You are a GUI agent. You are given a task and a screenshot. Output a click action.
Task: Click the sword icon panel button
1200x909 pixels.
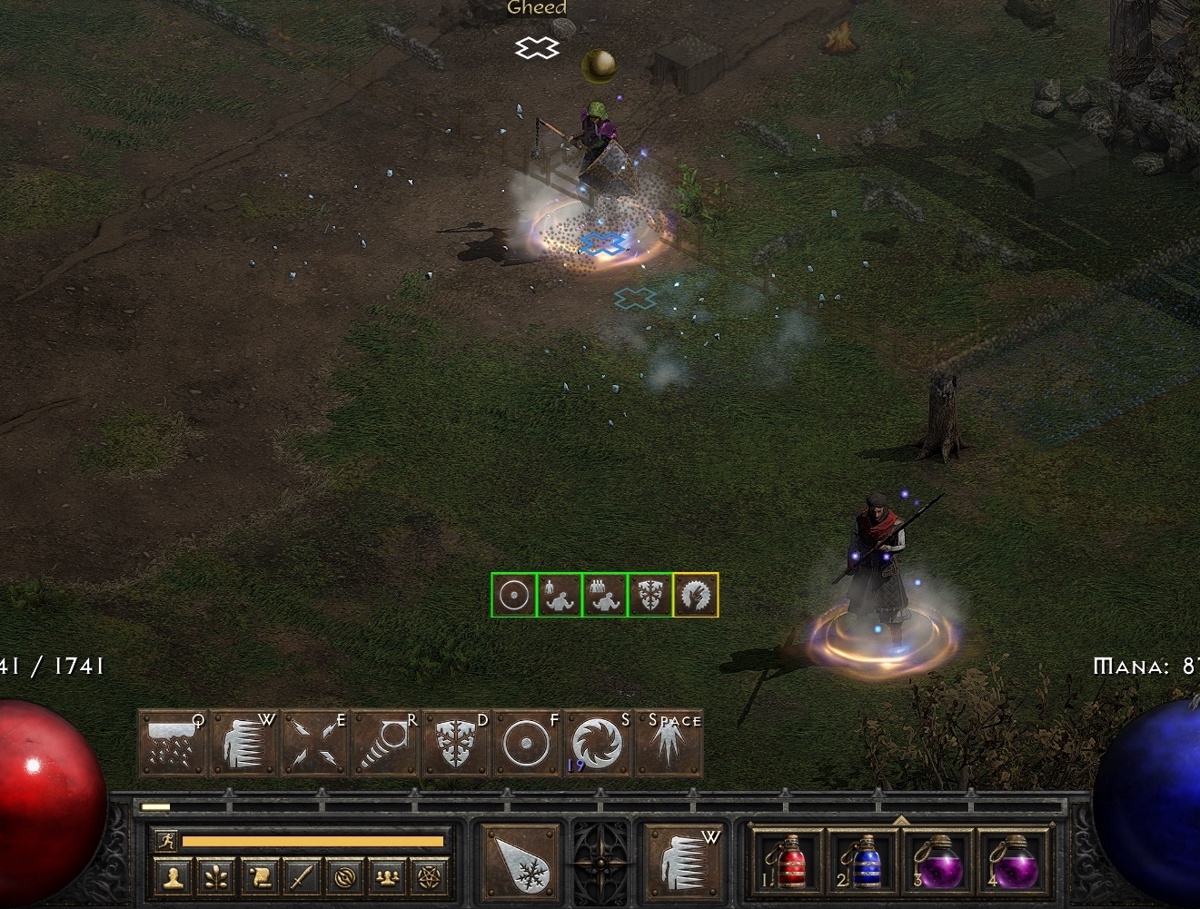coord(303,878)
